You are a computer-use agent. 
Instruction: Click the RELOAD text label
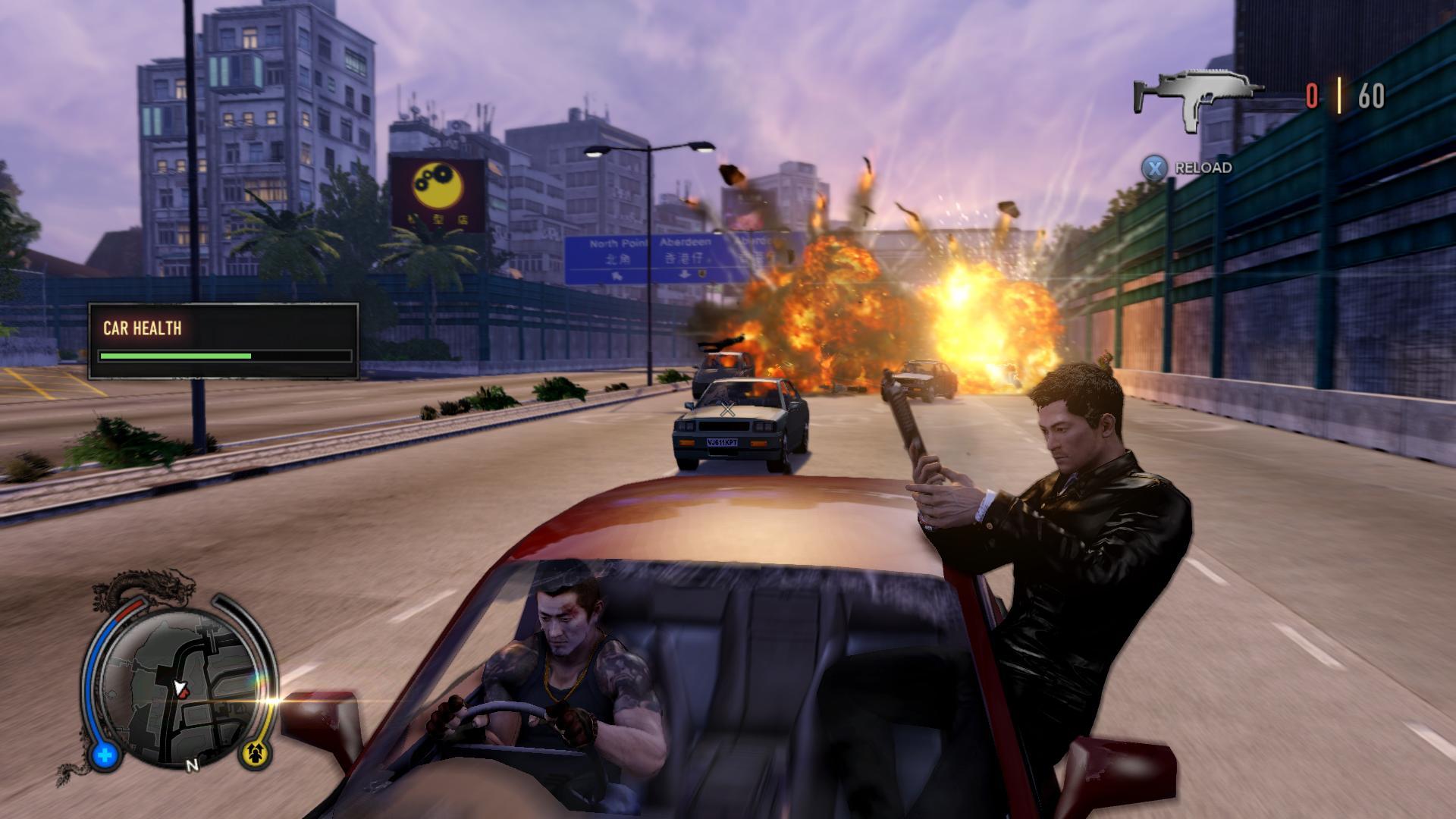pyautogui.click(x=1203, y=168)
